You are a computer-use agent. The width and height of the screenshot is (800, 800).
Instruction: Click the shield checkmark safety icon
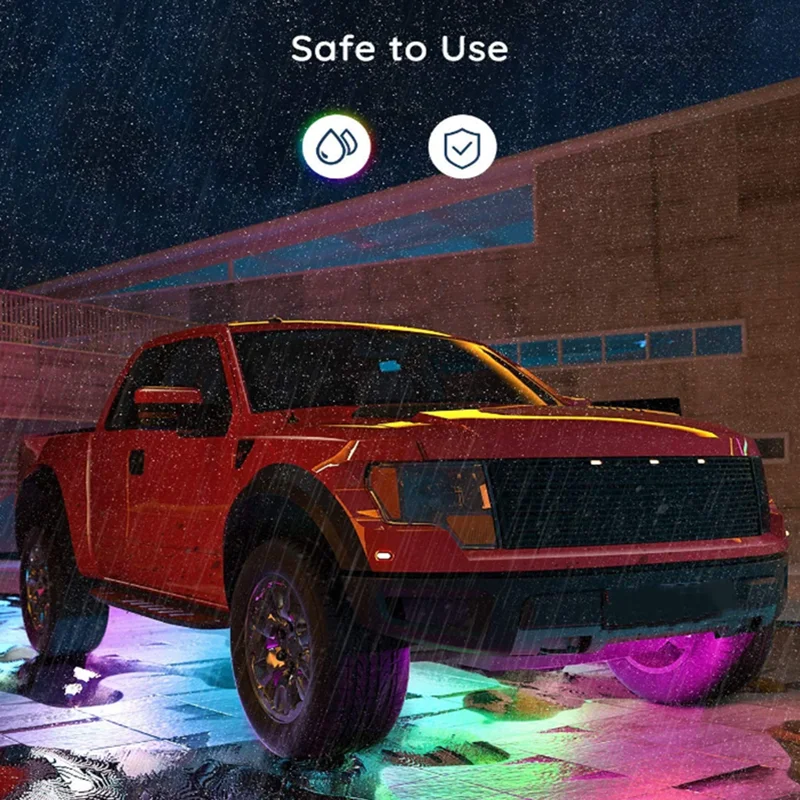462,146
